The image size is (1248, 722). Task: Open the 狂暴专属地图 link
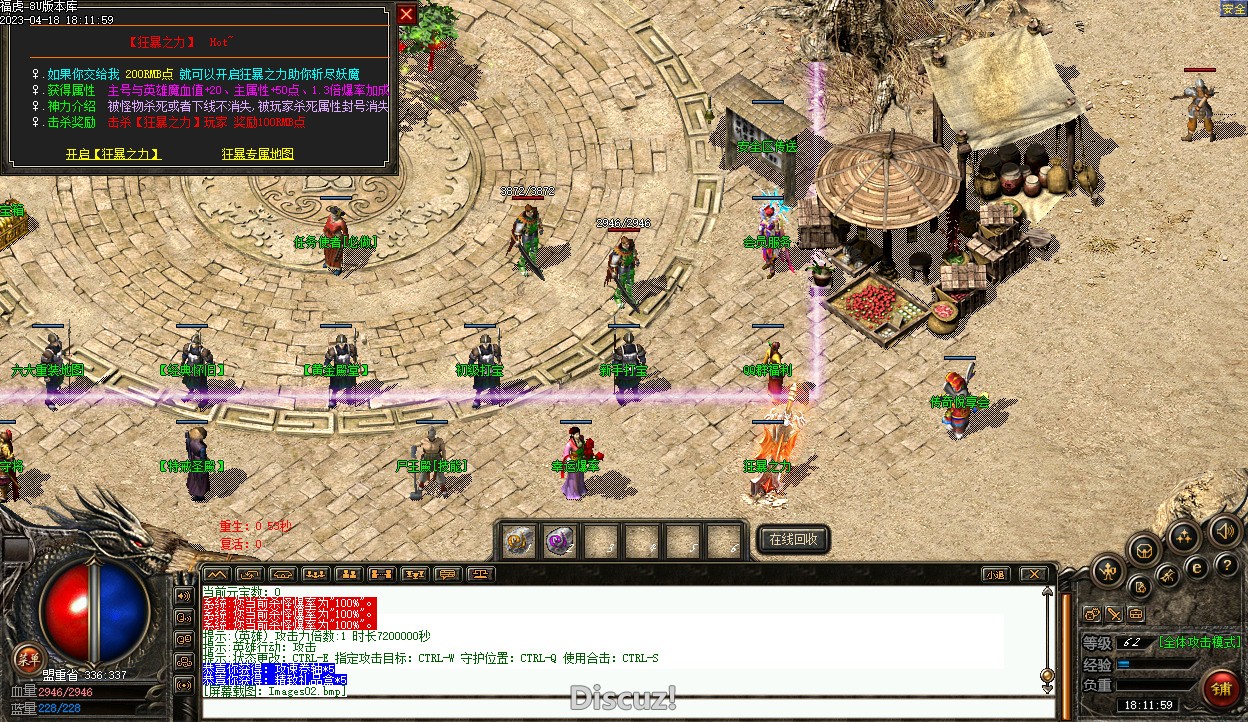tap(258, 154)
